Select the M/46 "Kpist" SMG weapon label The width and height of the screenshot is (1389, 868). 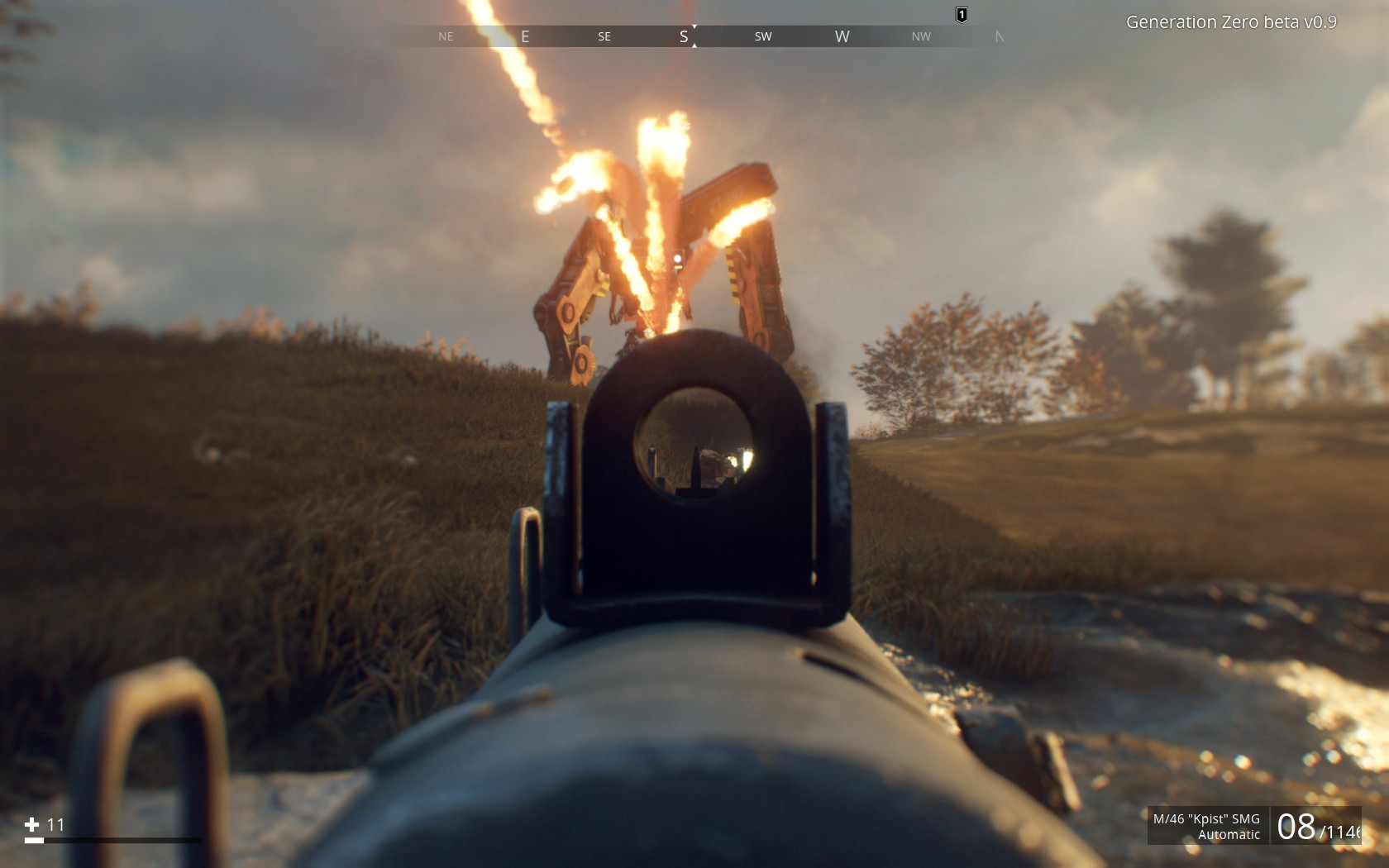pos(1206,819)
